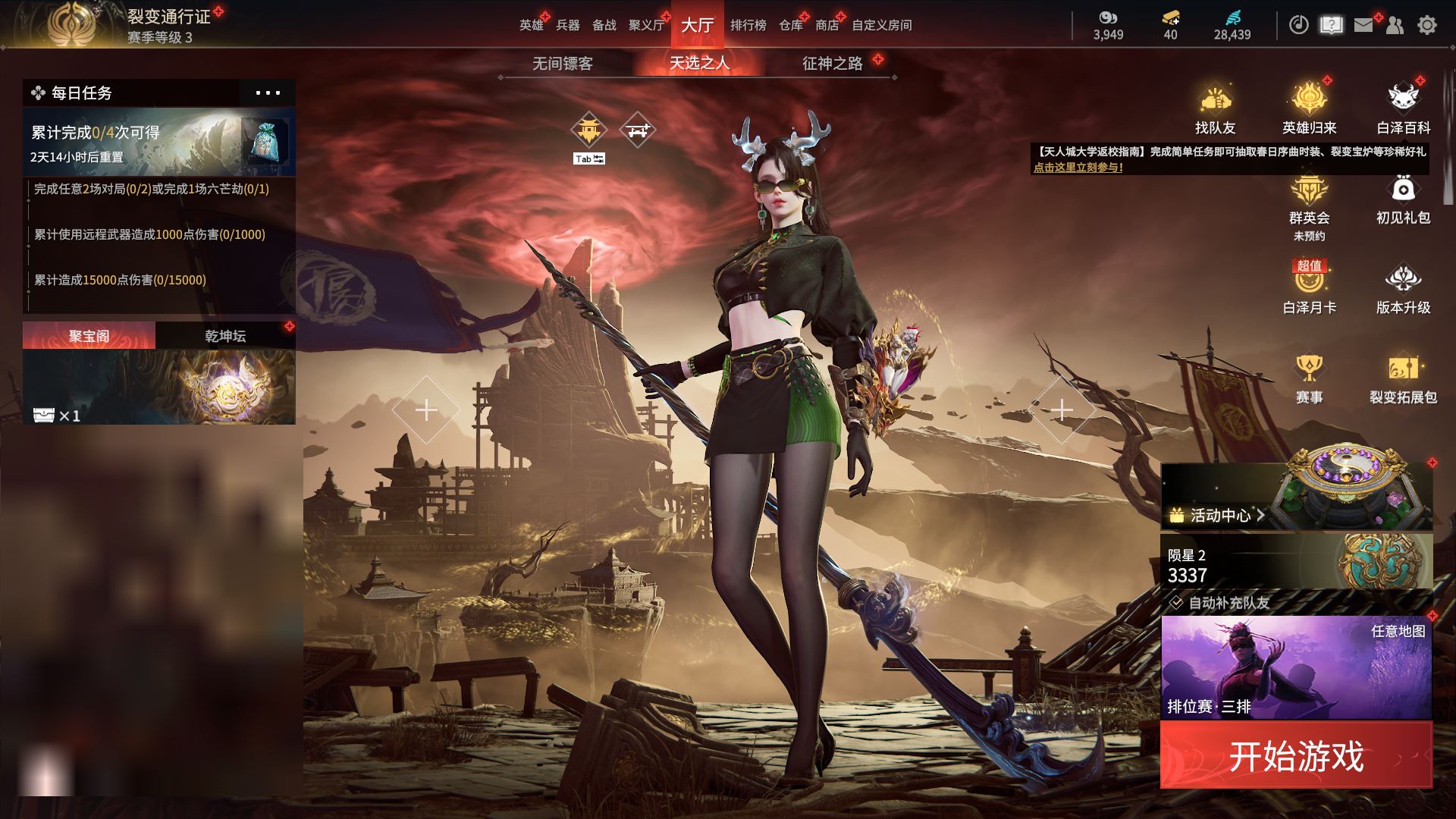Select the 排位赛·三排 ranked mode tile
1456x819 pixels.
(1296, 667)
